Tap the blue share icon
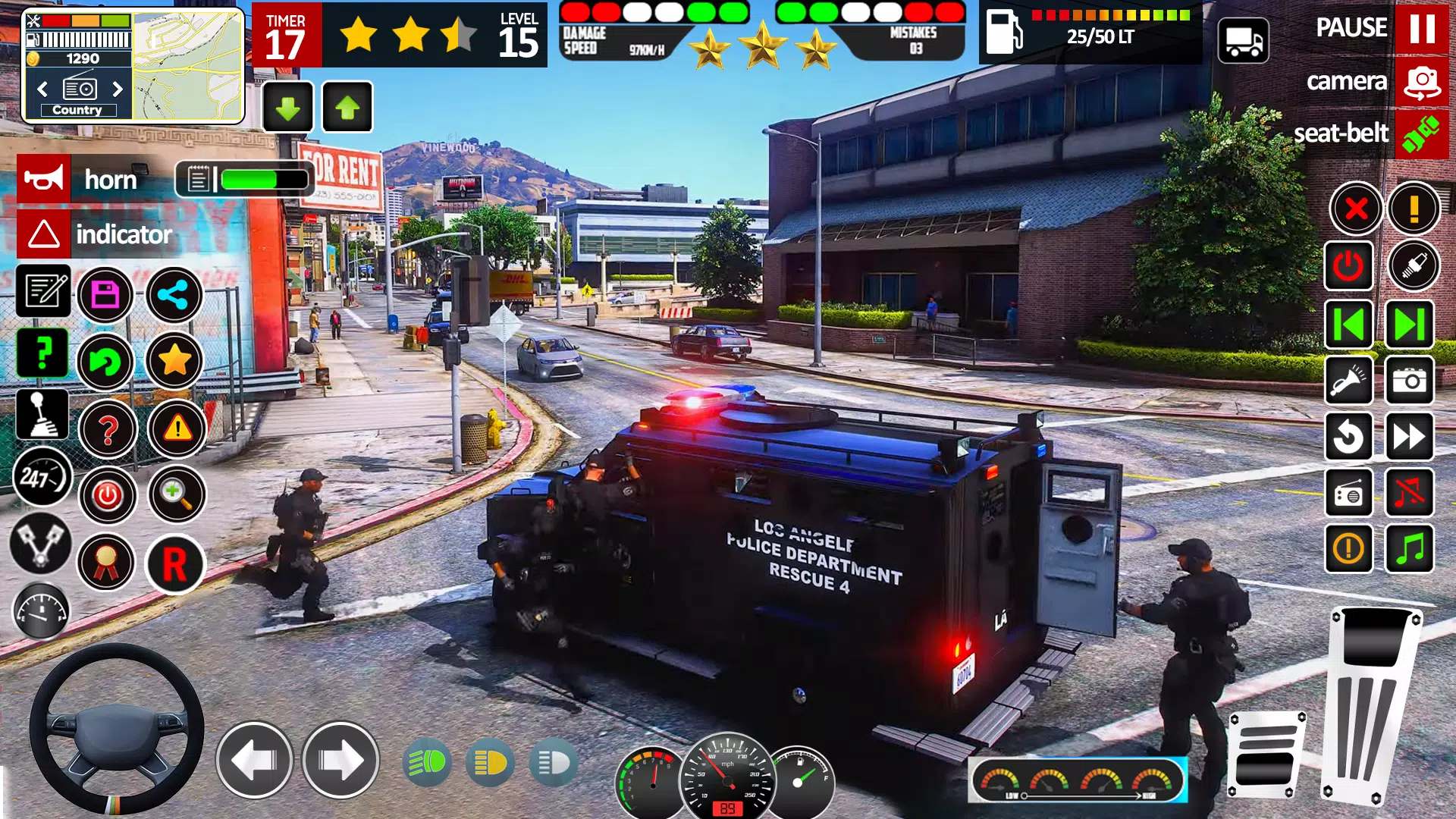 174,294
